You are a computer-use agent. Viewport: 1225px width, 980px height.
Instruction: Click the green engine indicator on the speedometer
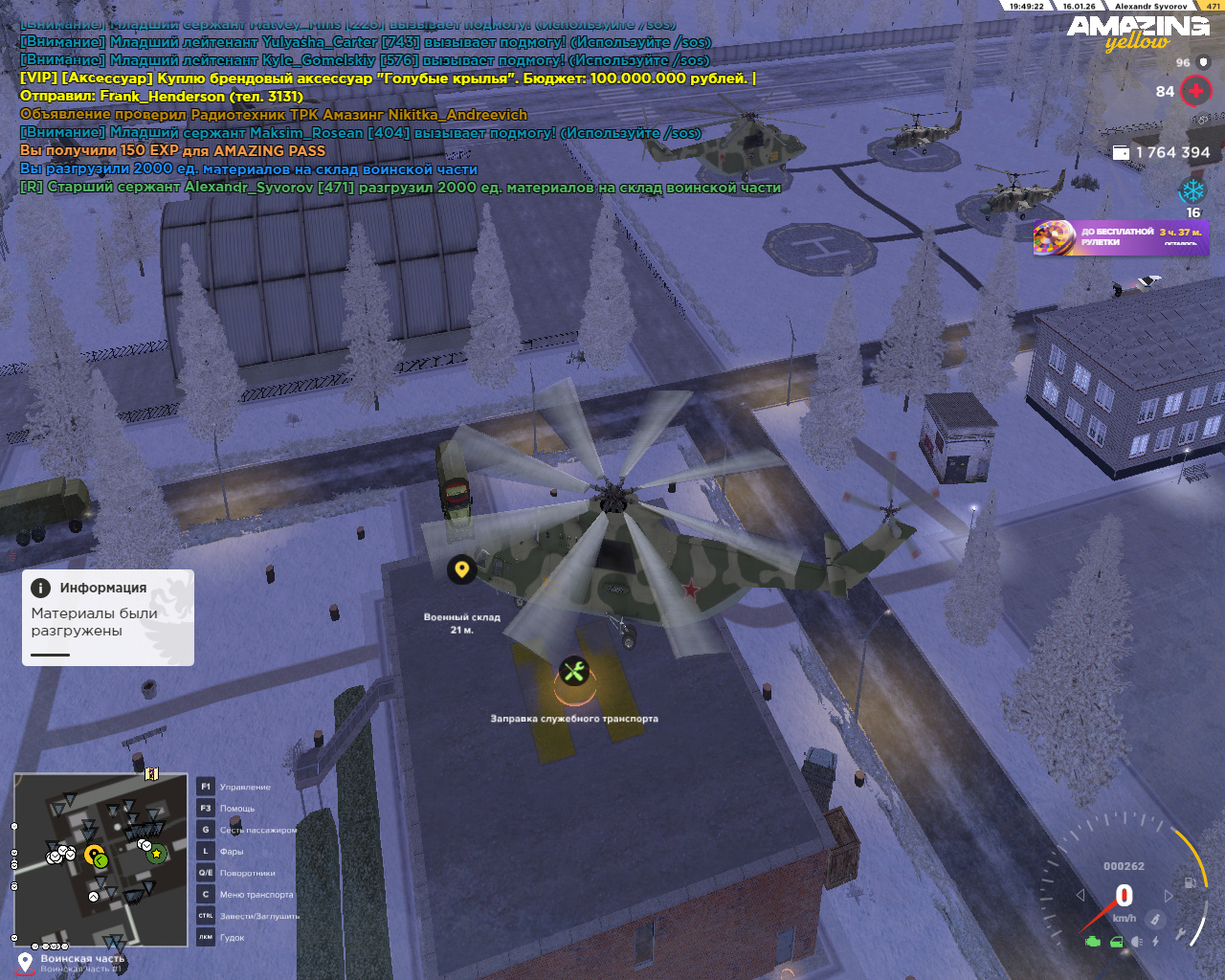coord(1093,942)
